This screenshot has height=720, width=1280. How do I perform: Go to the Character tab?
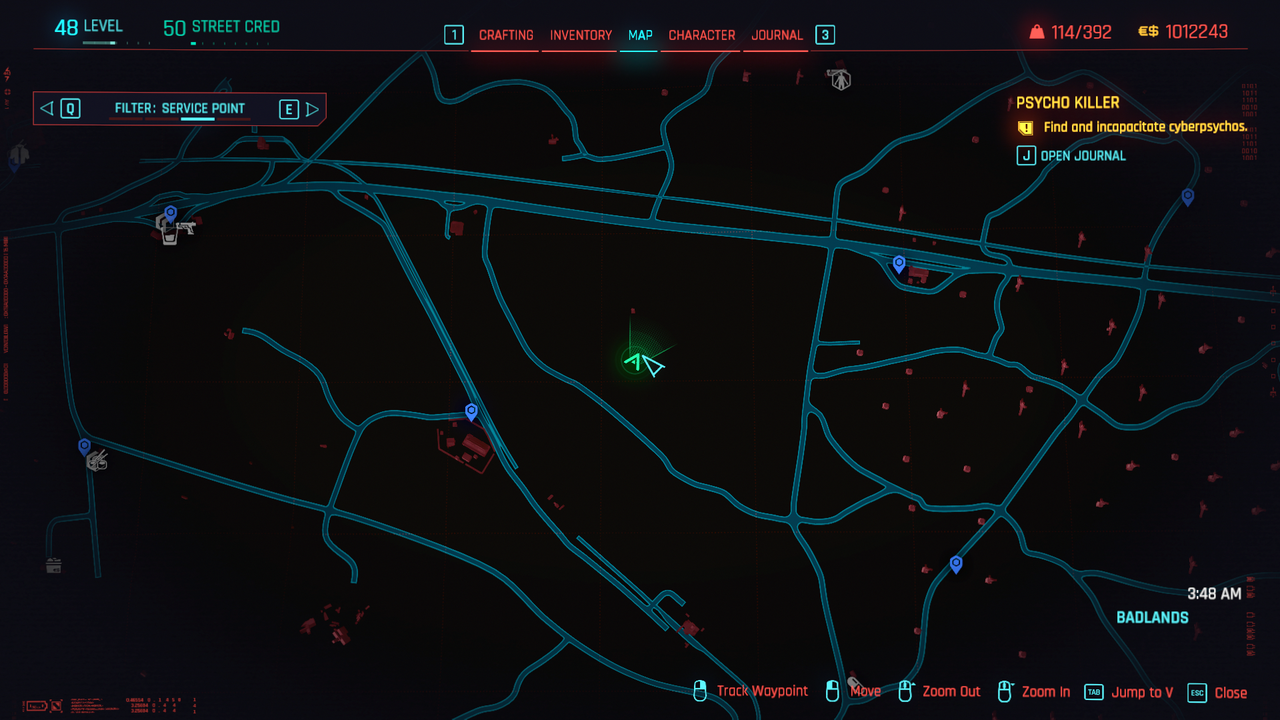702,35
